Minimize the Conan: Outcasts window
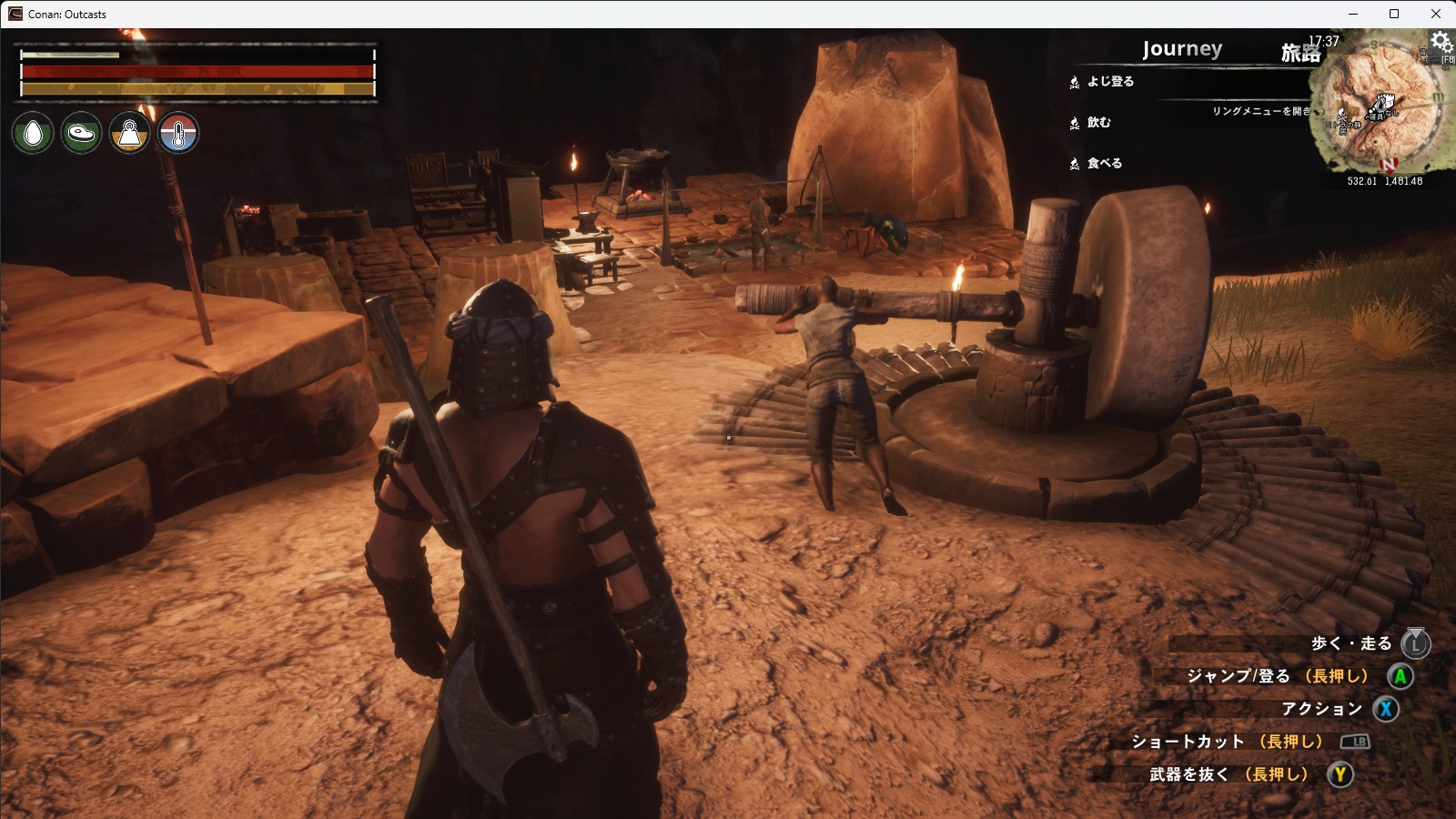This screenshot has height=819, width=1456. [1352, 14]
